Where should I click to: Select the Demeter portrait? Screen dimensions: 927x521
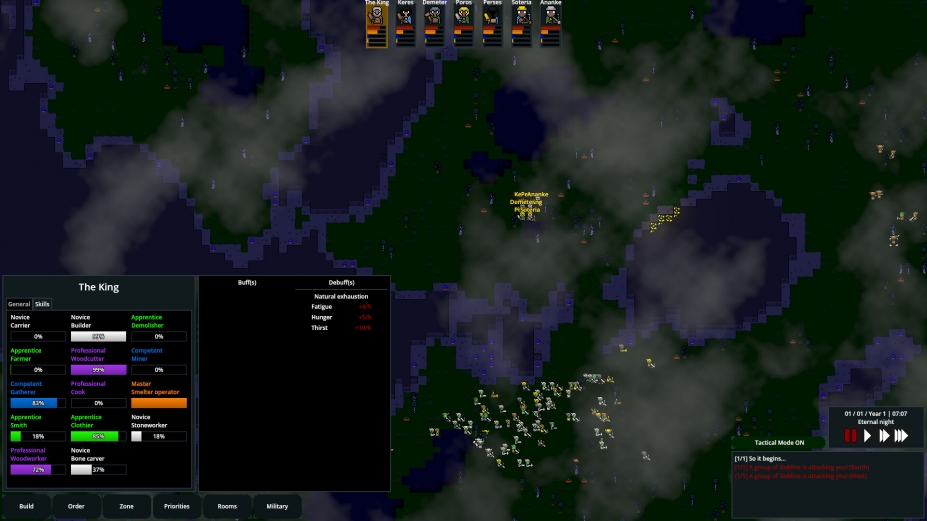[x=434, y=23]
